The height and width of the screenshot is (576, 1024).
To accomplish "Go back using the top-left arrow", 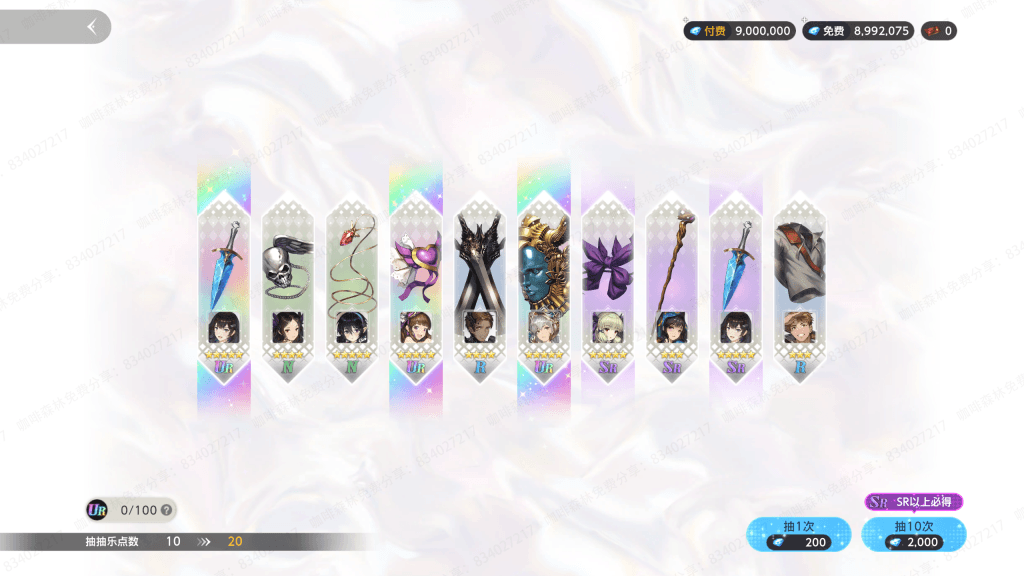I will click(92, 27).
